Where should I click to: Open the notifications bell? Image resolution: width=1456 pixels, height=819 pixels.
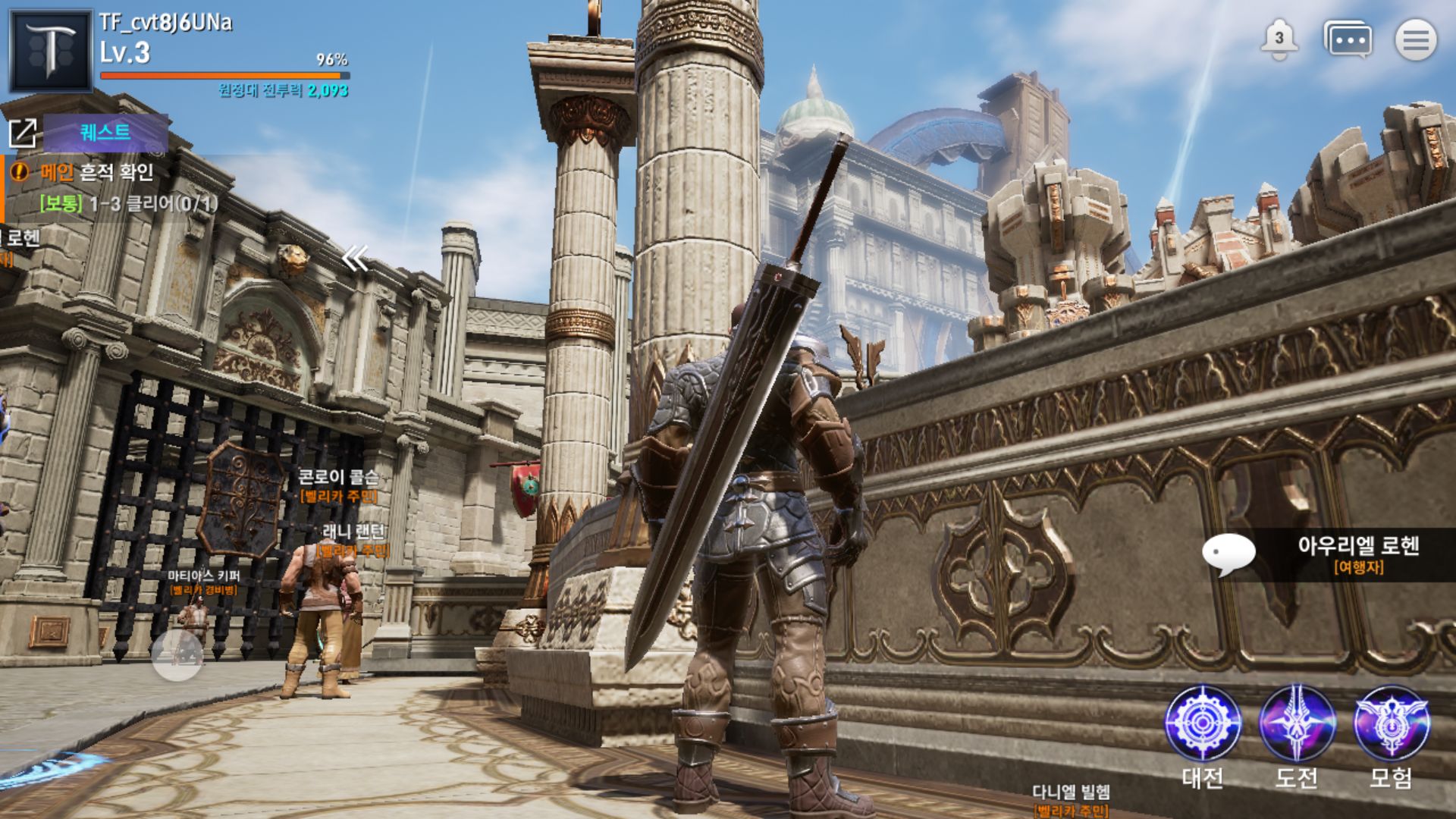click(x=1279, y=39)
